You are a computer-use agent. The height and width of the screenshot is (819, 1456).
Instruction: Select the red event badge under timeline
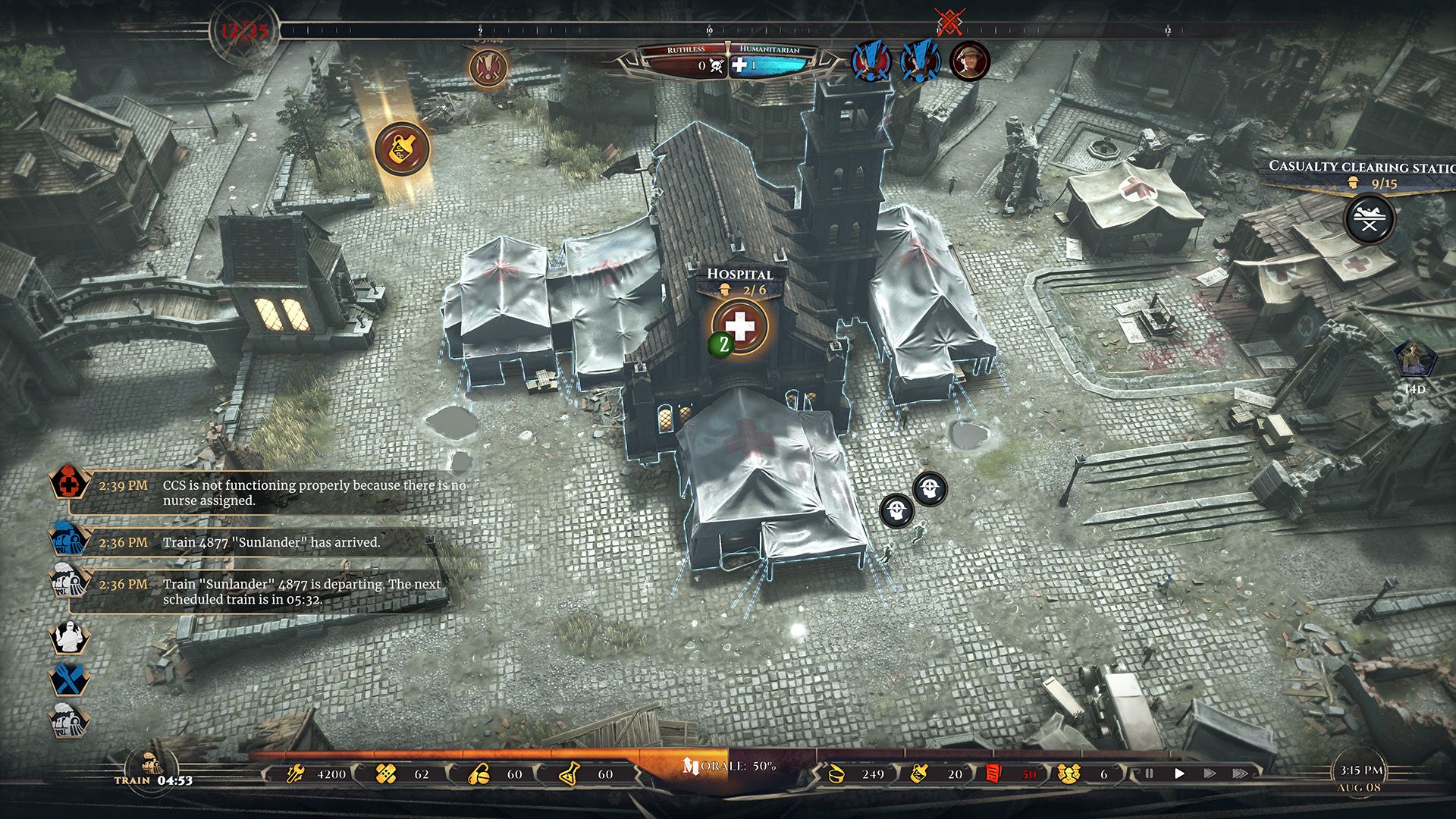[x=488, y=67]
